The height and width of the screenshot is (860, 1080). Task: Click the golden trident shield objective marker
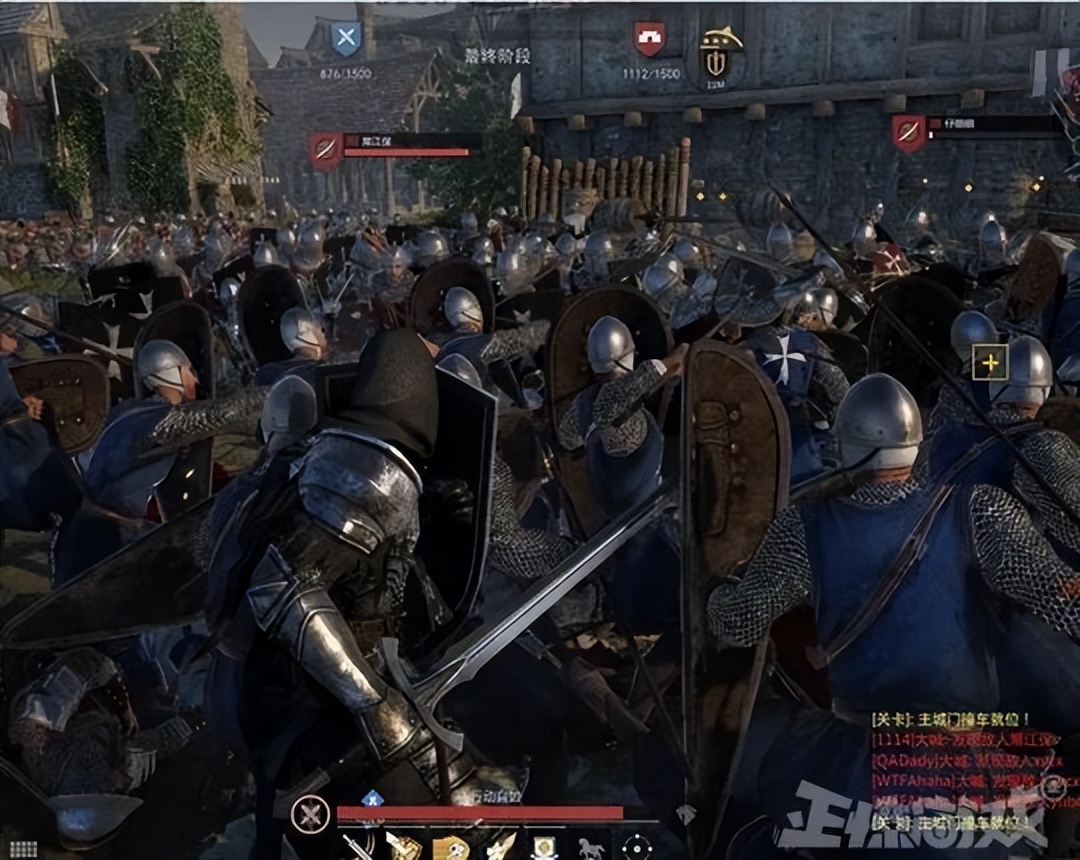(717, 53)
